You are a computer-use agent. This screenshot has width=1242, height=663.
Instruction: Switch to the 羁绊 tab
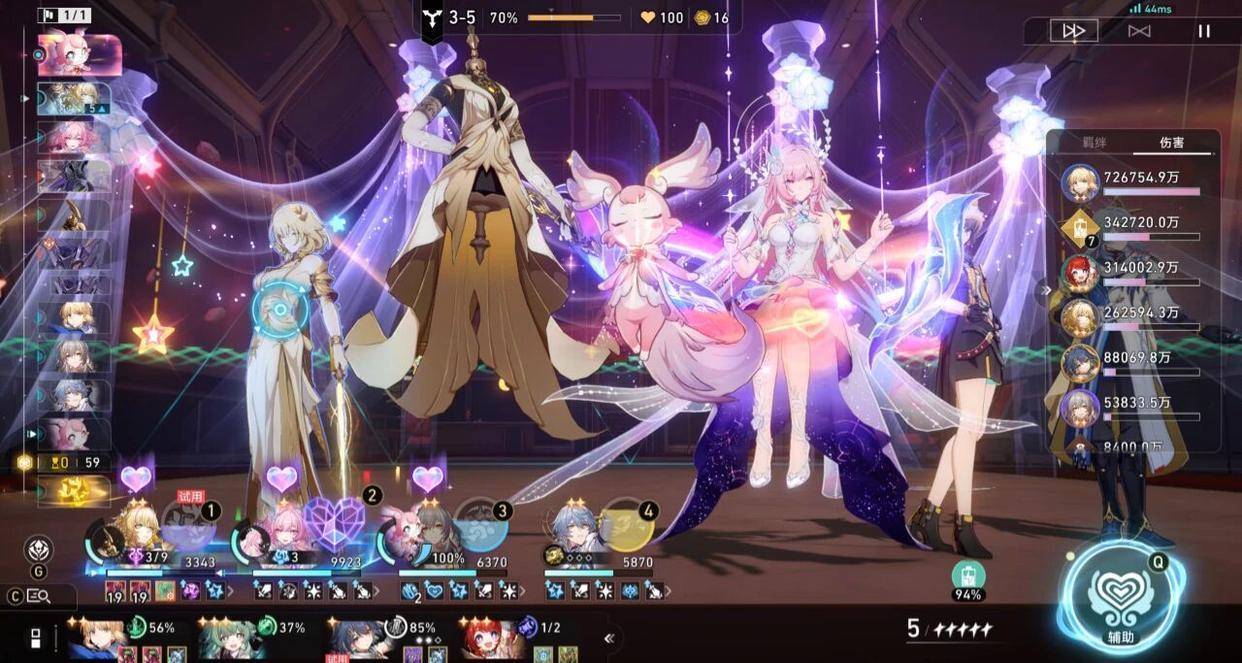[1097, 143]
